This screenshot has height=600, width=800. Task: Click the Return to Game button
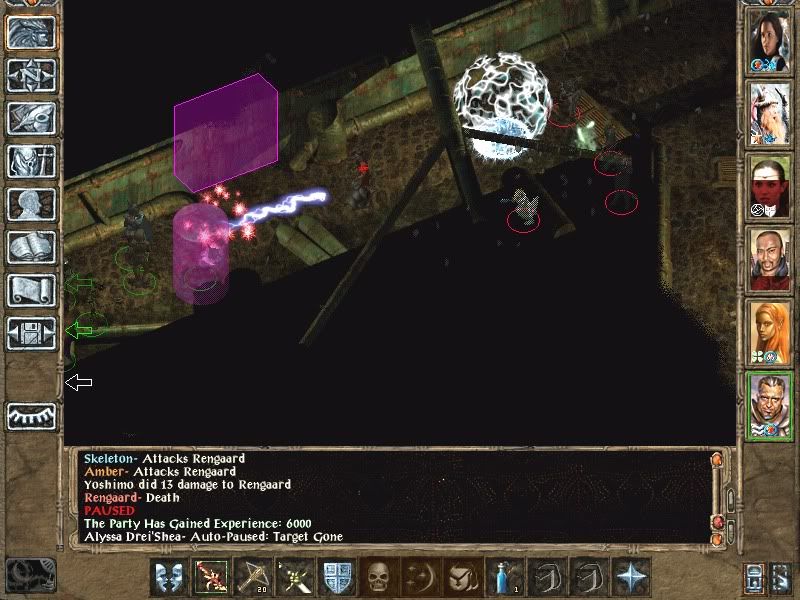click(32, 33)
